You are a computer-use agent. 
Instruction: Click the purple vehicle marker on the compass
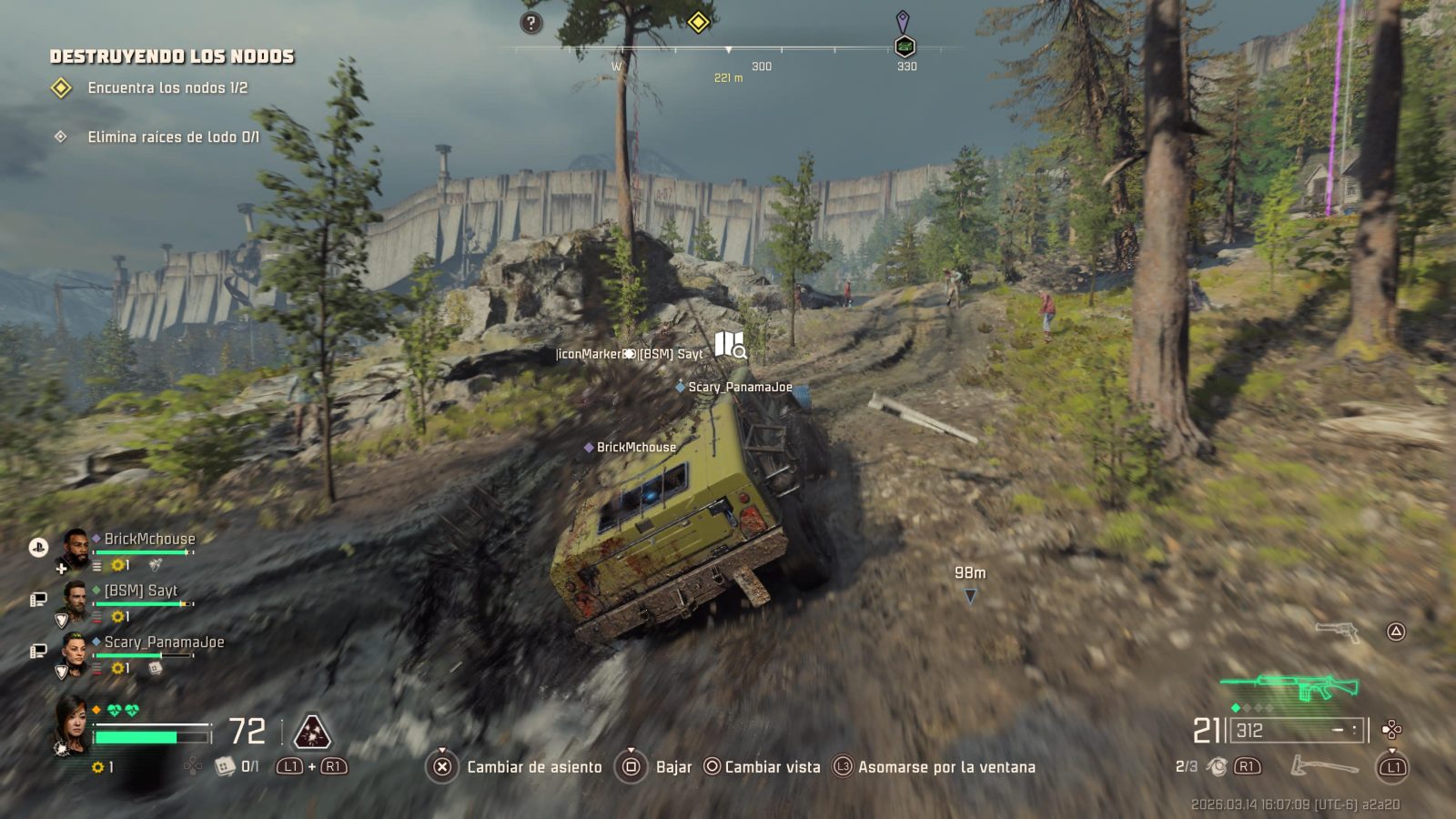(904, 36)
